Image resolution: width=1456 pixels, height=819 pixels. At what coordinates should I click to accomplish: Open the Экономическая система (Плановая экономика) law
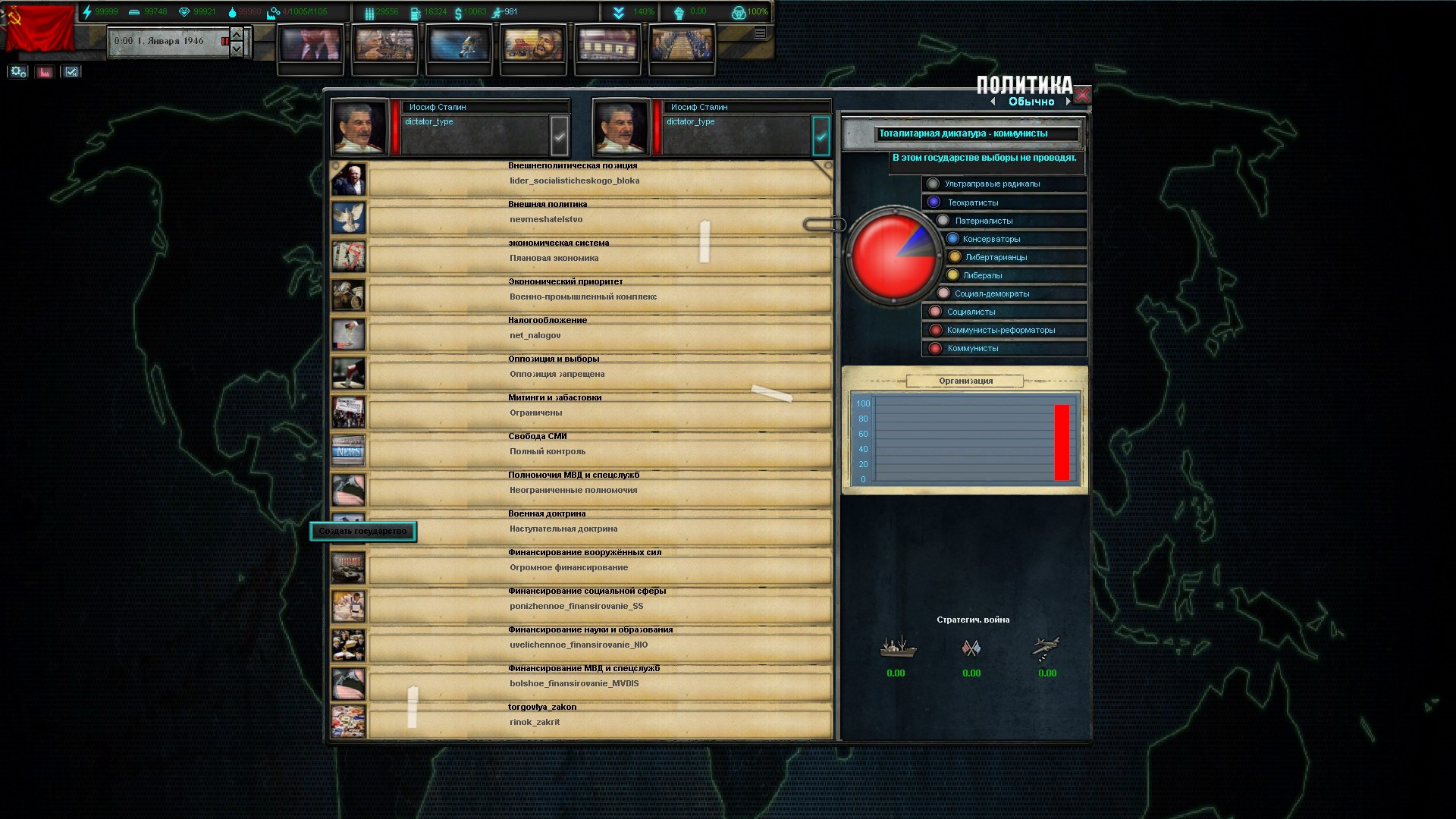(599, 258)
